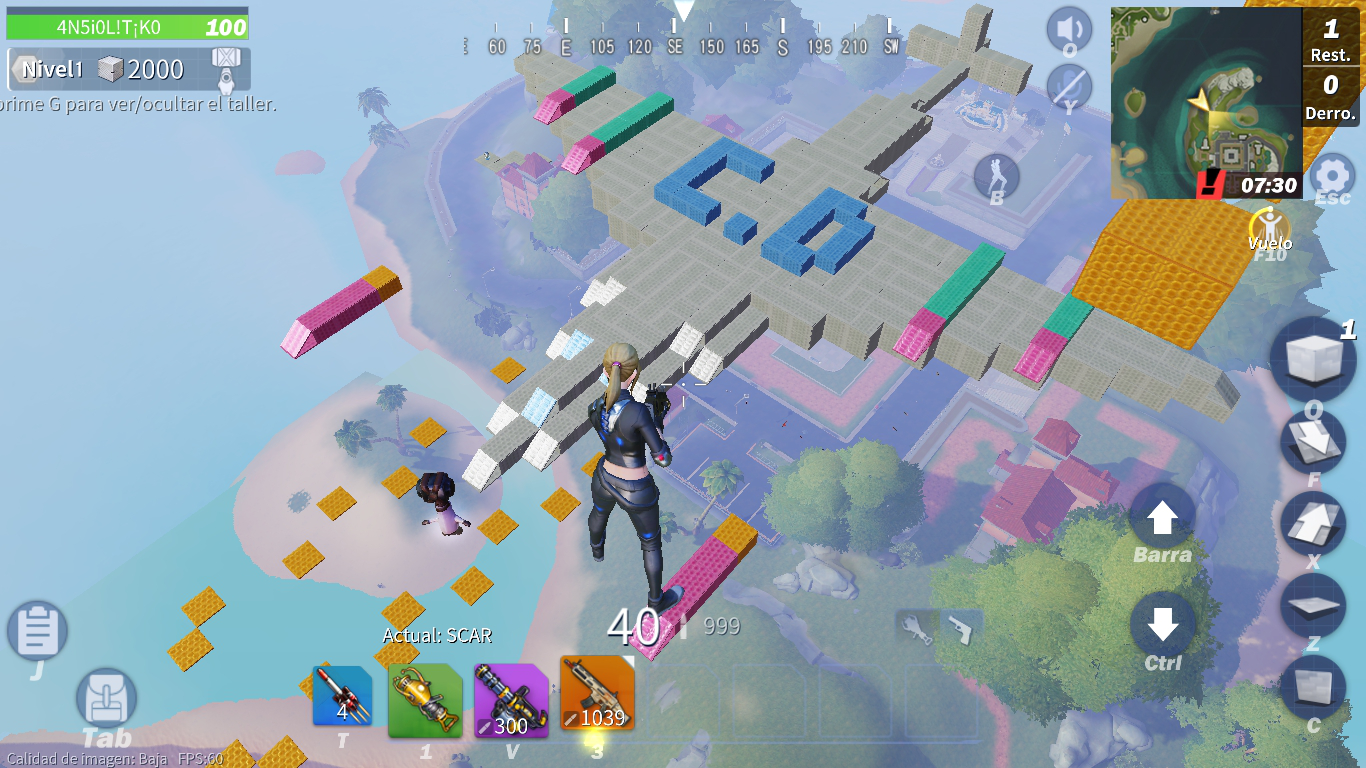Viewport: 1366px width, 768px height.
Task: Select the wall build piece
Action: 1313,687
